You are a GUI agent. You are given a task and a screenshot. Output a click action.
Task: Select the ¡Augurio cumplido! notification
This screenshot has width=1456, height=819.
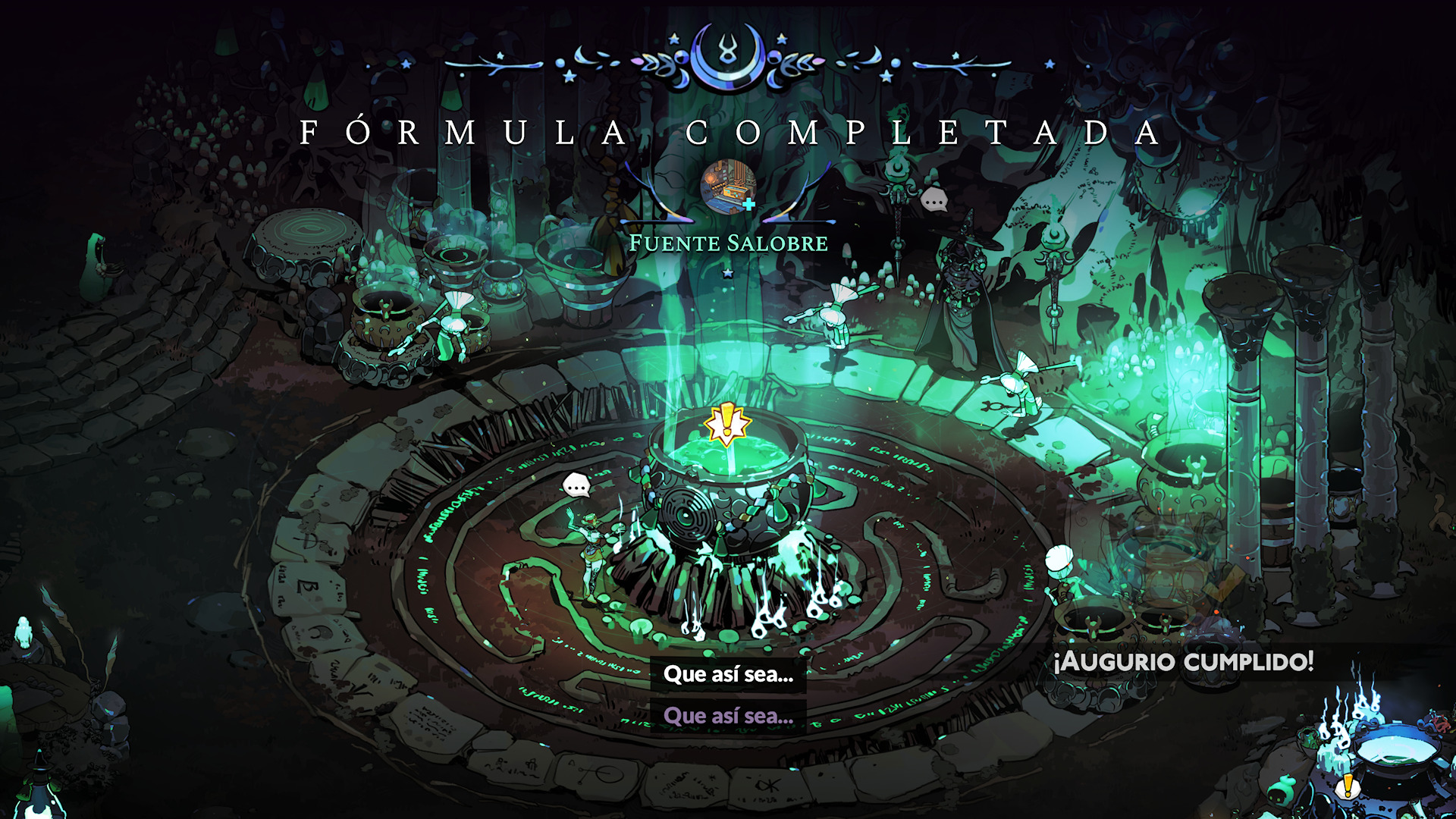1183,661
